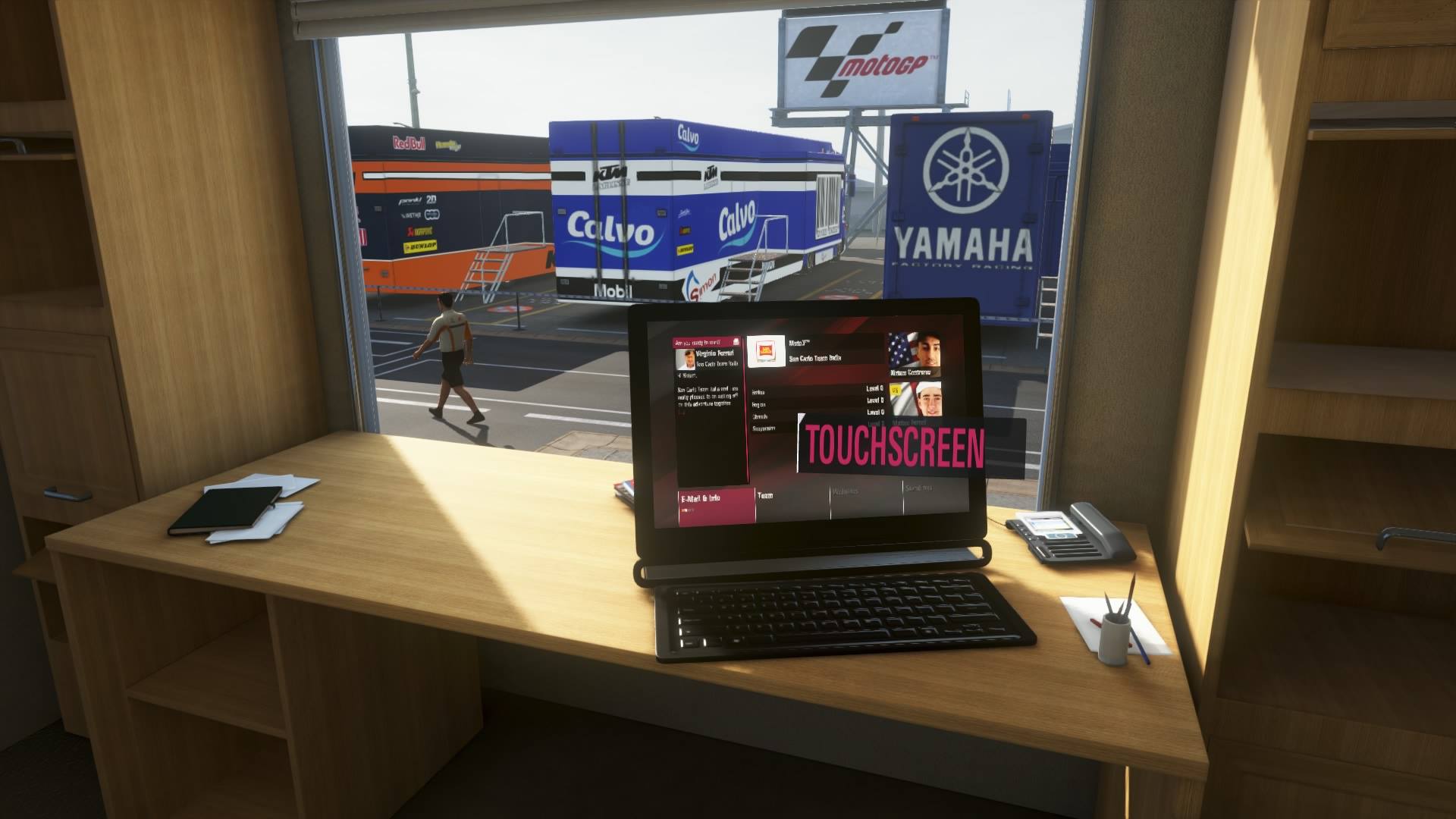Tap the envelope icon on the email header

736,340
